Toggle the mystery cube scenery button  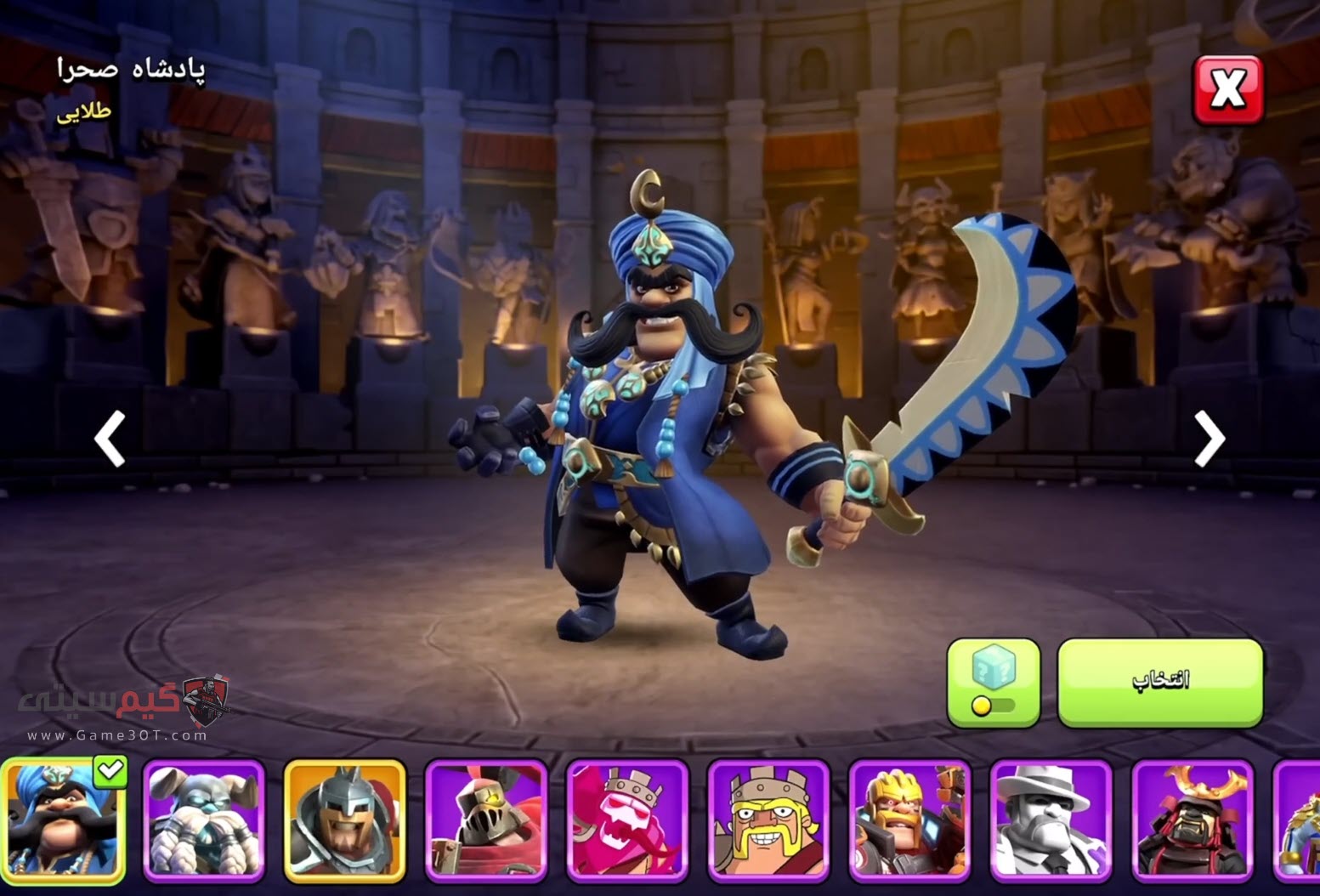click(994, 683)
